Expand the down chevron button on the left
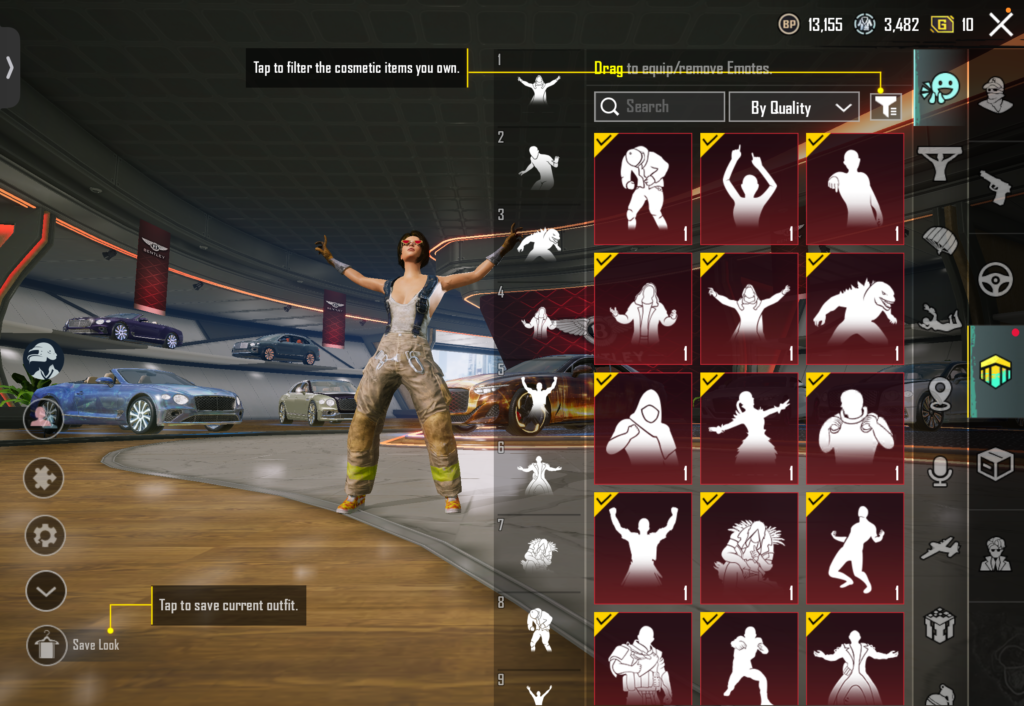The image size is (1024, 706). click(45, 591)
